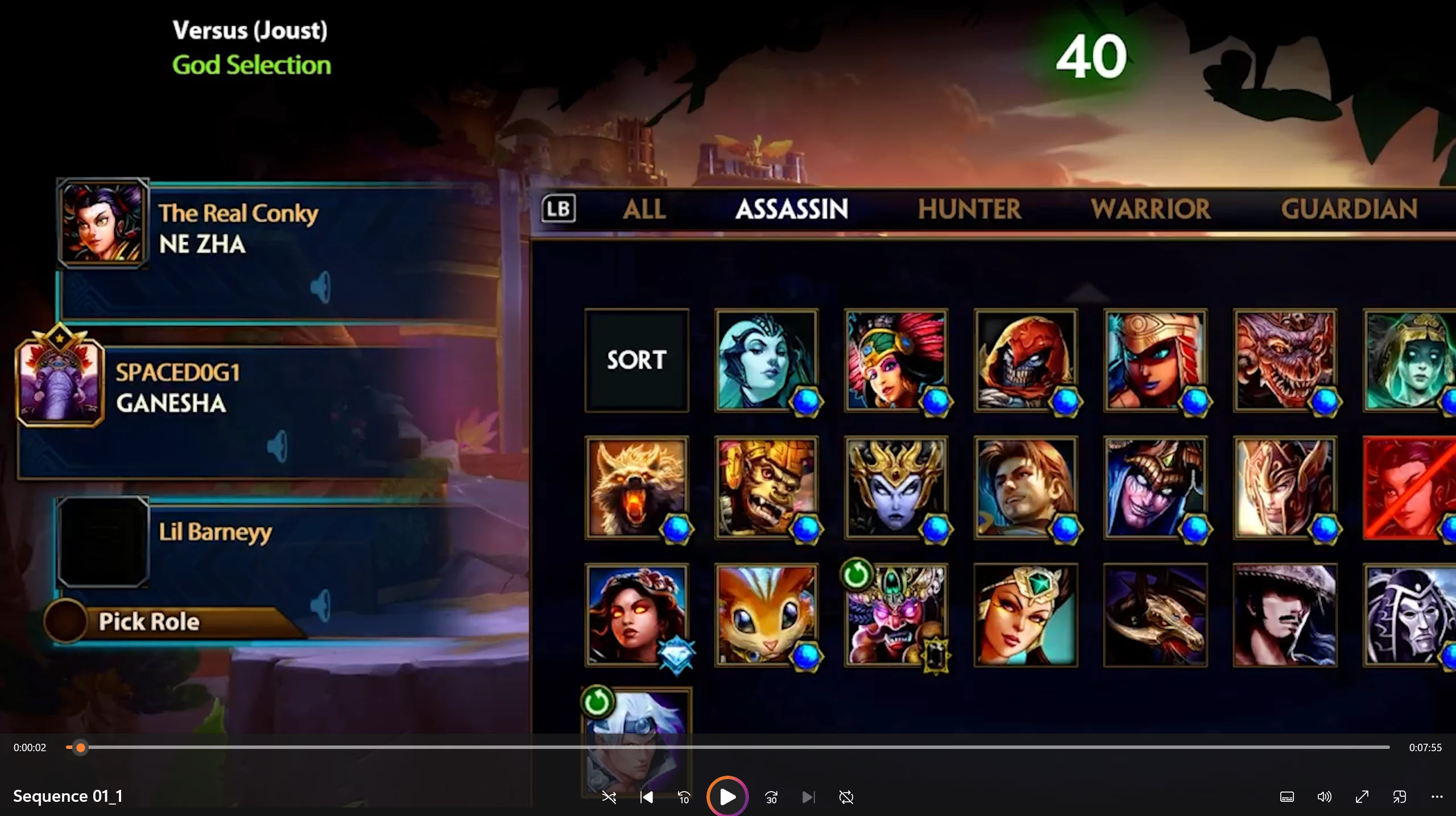
Task: Choose the straw-hat mustached god portrait
Action: coord(1285,615)
